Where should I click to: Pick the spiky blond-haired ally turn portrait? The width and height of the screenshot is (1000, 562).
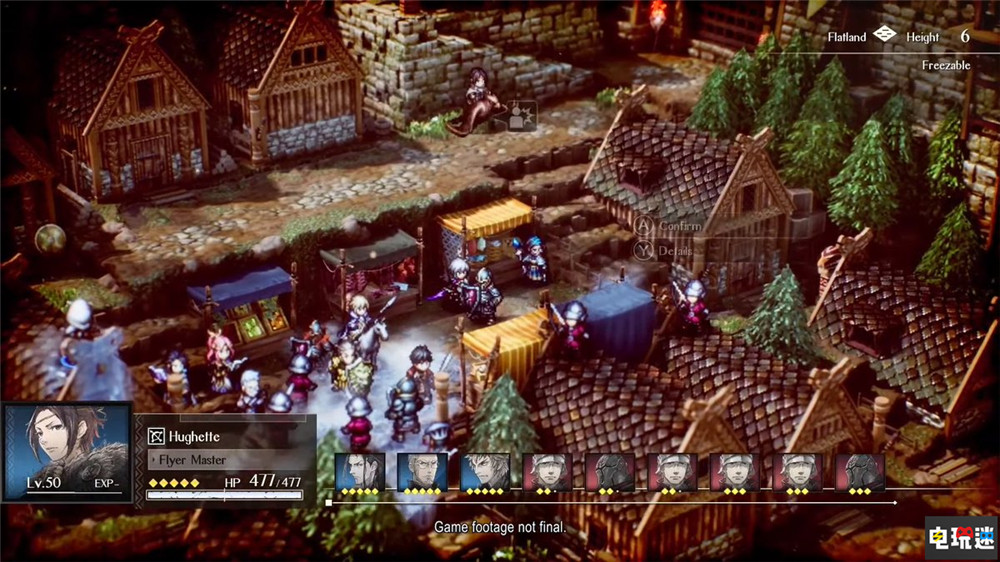click(x=484, y=472)
